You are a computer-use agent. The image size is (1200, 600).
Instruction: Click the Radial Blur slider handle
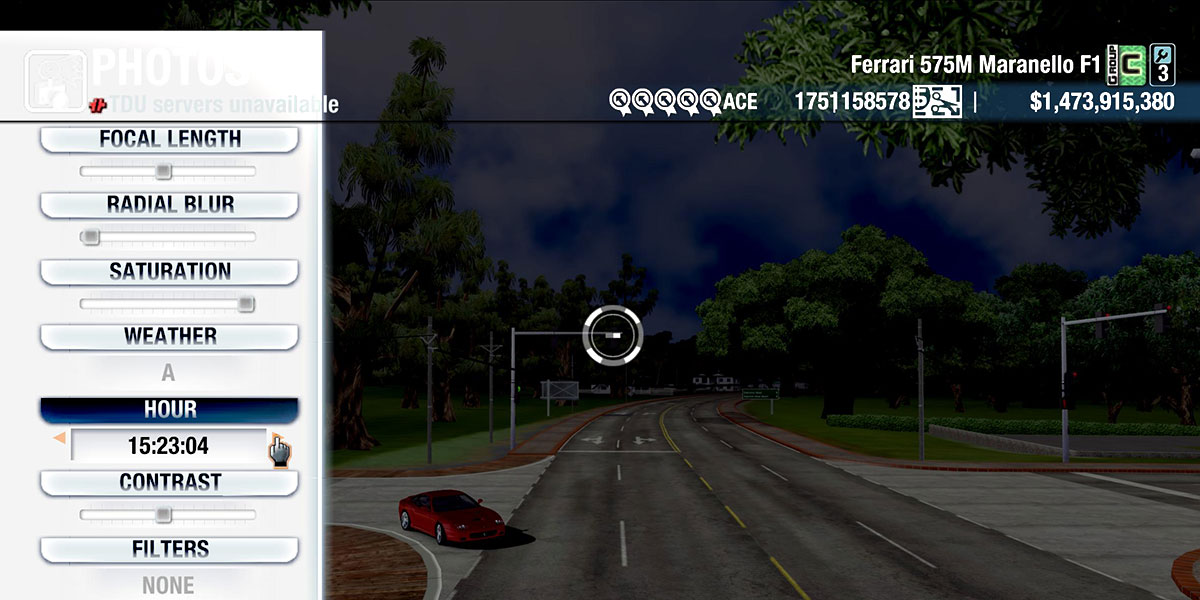tap(91, 237)
